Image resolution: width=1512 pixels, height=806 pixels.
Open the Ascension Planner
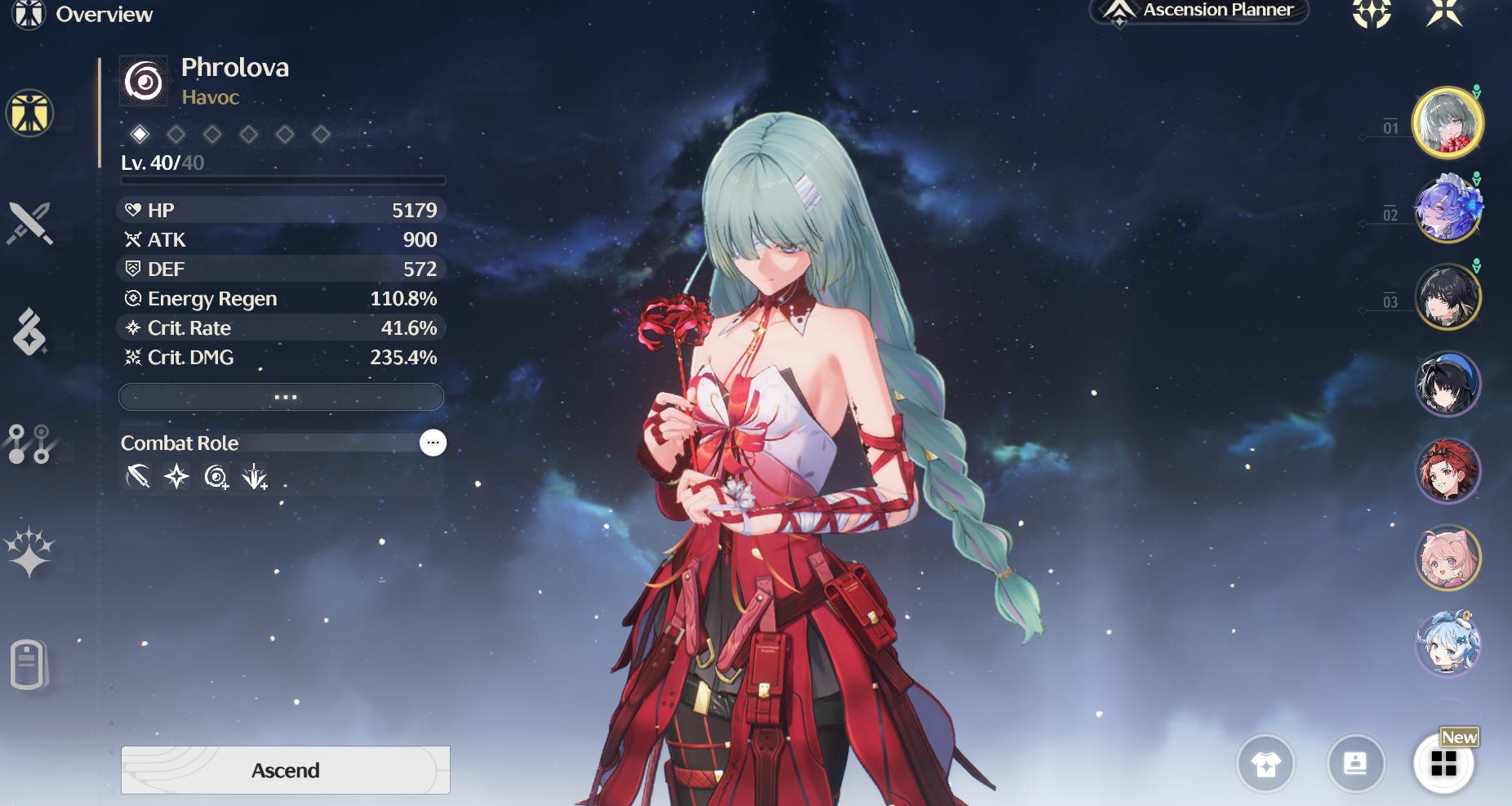(x=1199, y=11)
